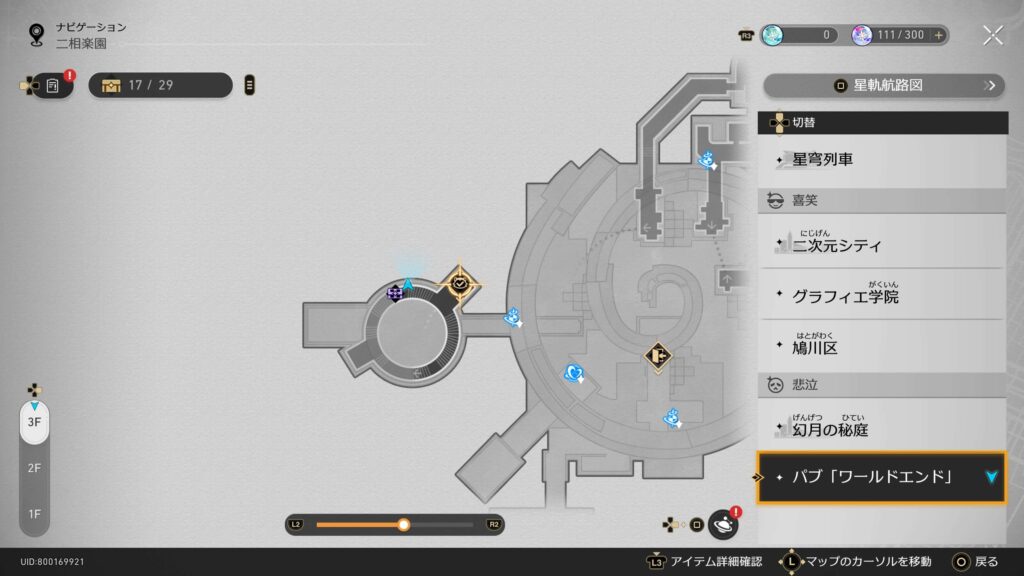Adjust the map zoom slider handle
Image resolution: width=1024 pixels, height=576 pixels.
click(403, 524)
